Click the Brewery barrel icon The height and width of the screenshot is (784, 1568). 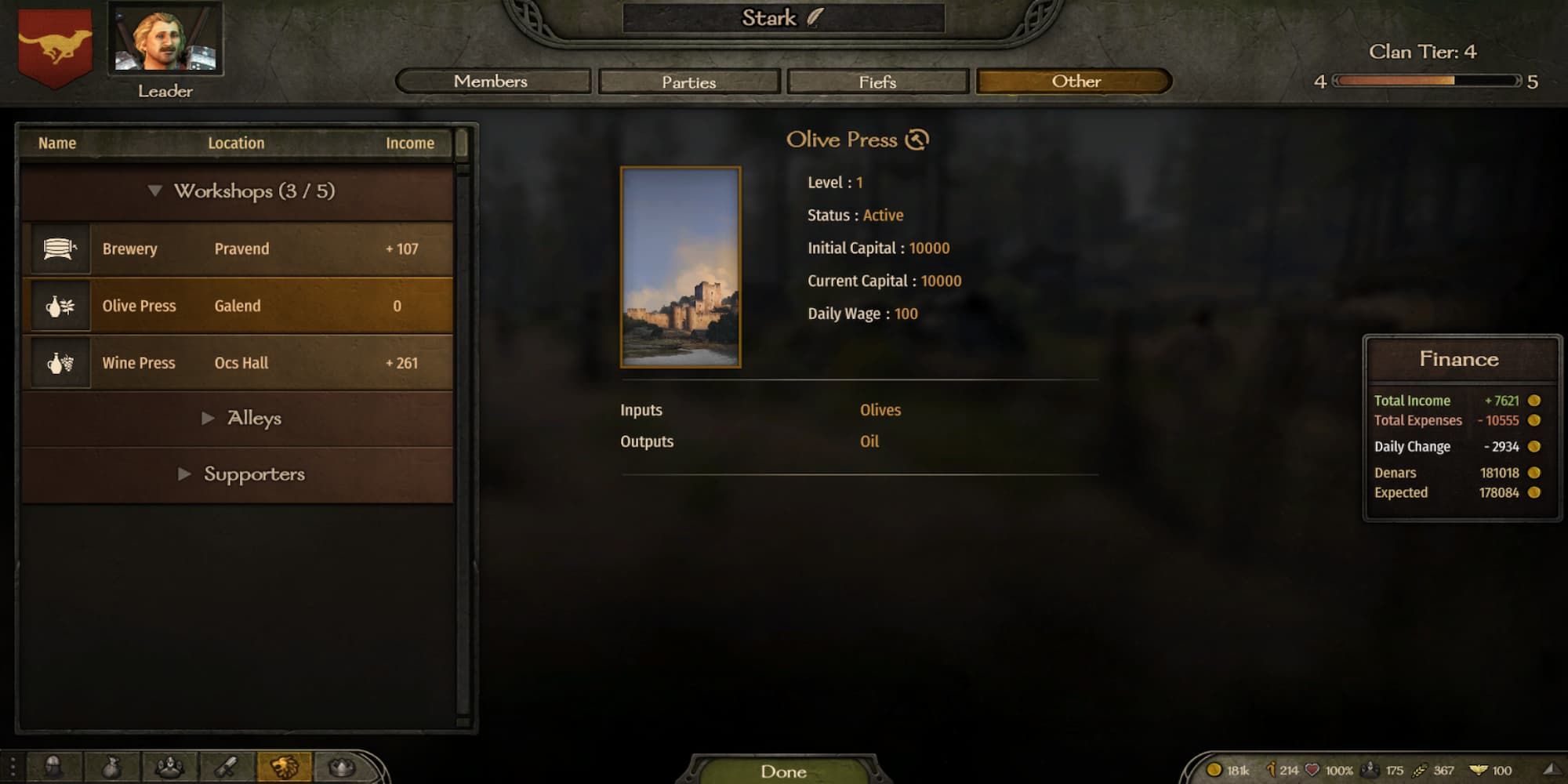pos(59,249)
